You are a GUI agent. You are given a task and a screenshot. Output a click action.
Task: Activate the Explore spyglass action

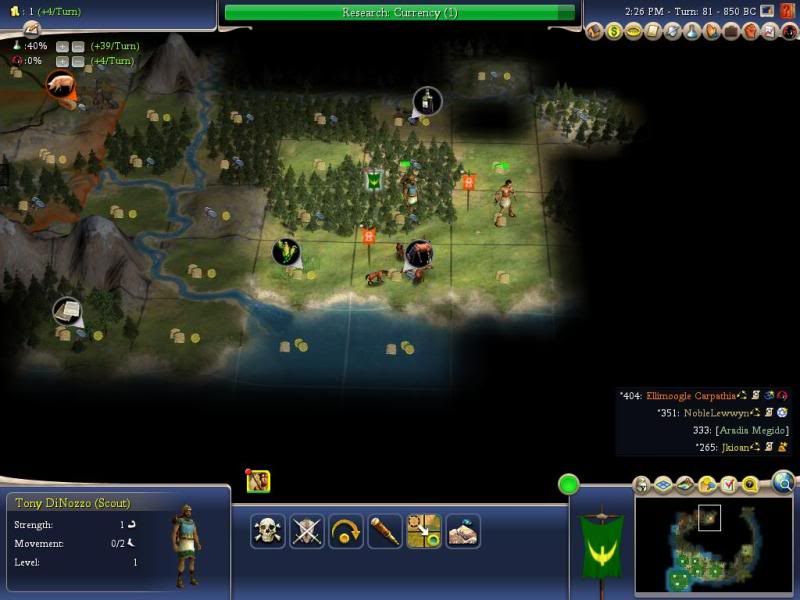384,530
